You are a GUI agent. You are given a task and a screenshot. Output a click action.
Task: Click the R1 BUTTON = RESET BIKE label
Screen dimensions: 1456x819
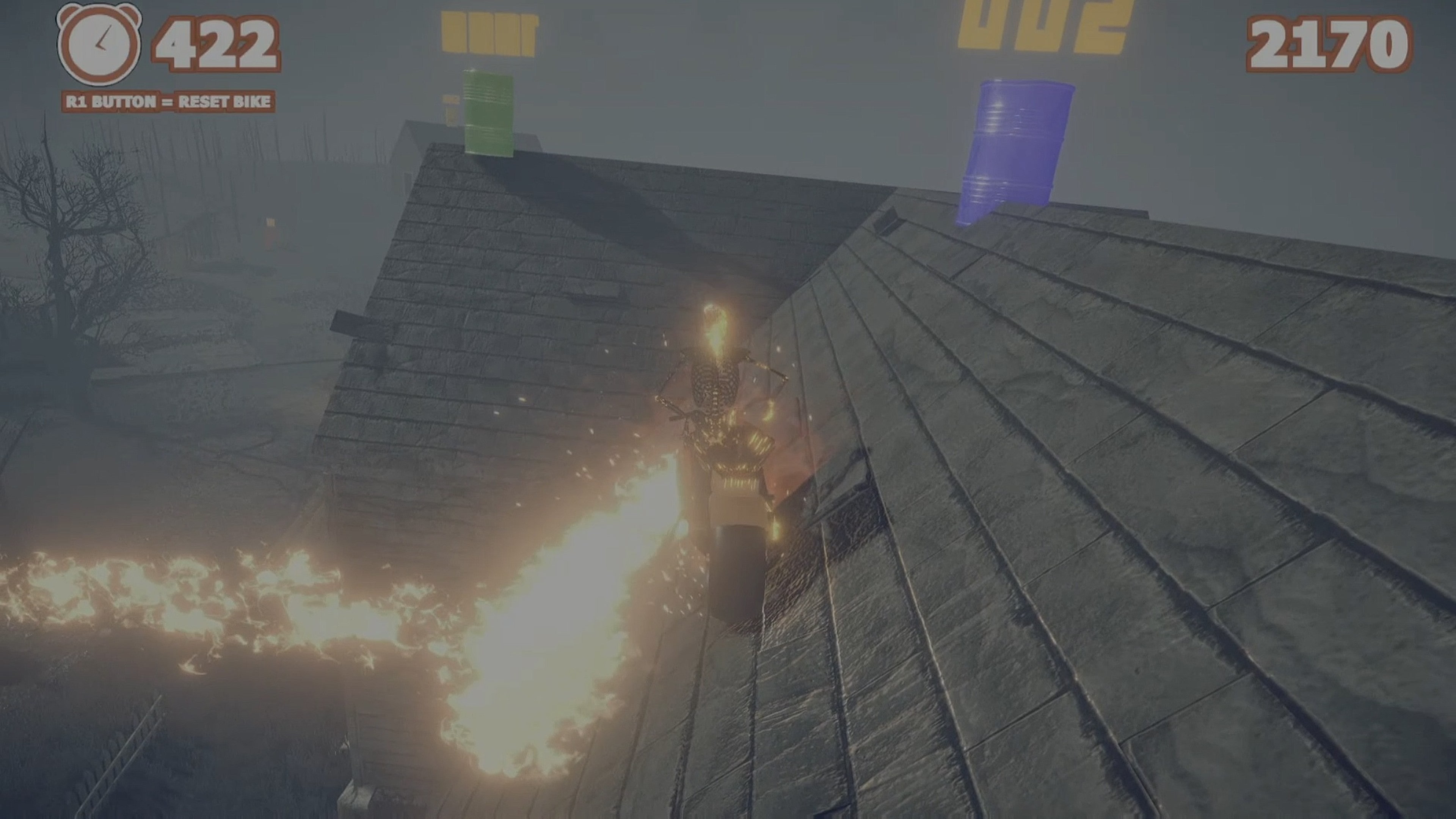169,102
